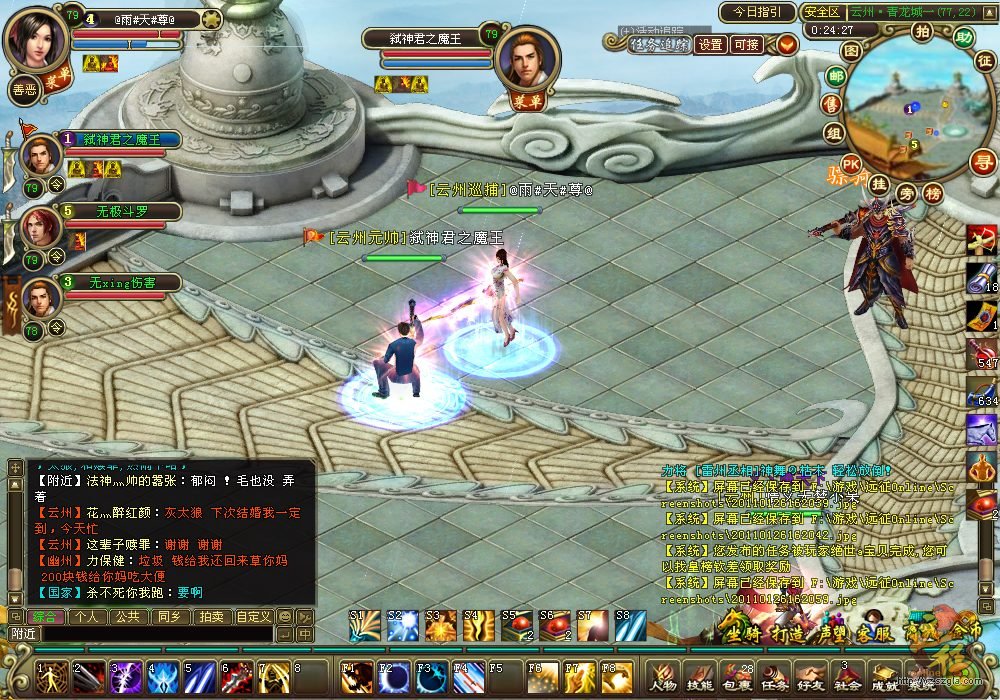Screen dimensions: 1000x700
Task: Use the S2 blue burst skill
Action: [x=404, y=626]
